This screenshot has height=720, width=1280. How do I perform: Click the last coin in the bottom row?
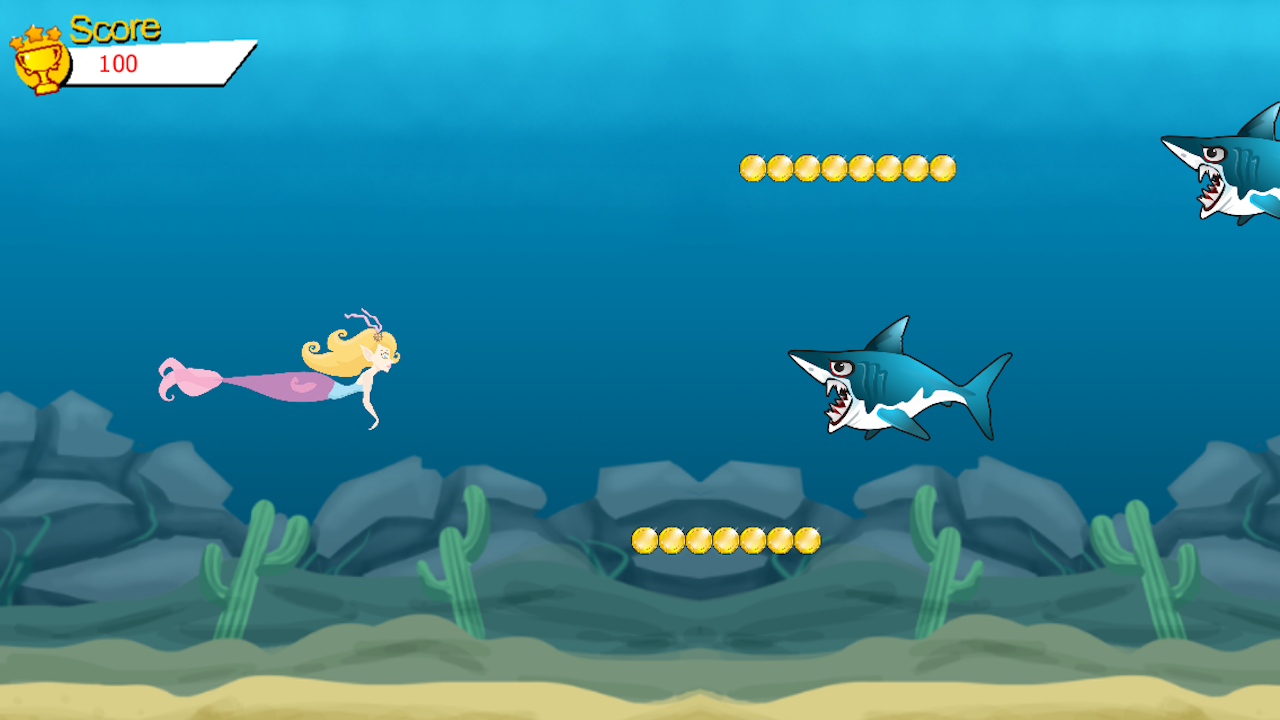[x=808, y=538]
